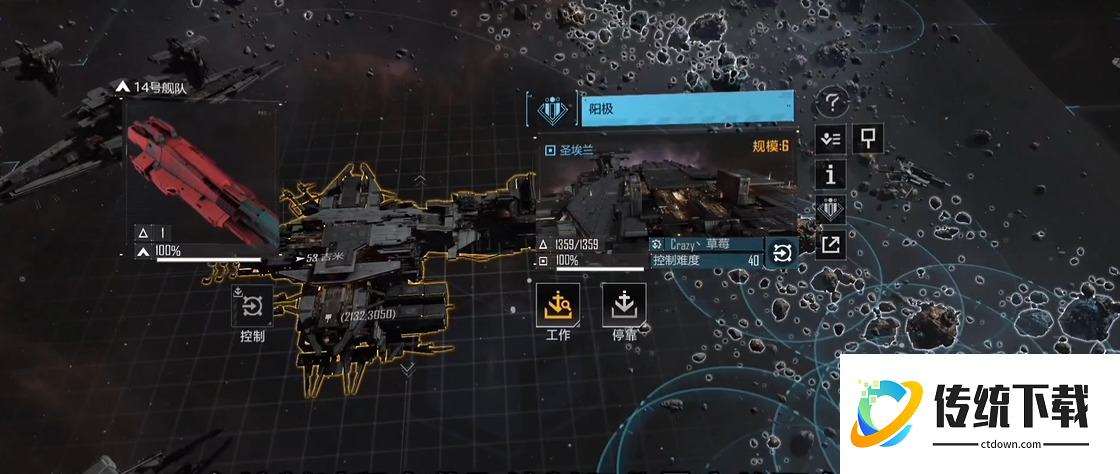Viewport: 1120px width, 474px height.
Task: Click the faction emblem left of 阳极
Action: (x=550, y=109)
